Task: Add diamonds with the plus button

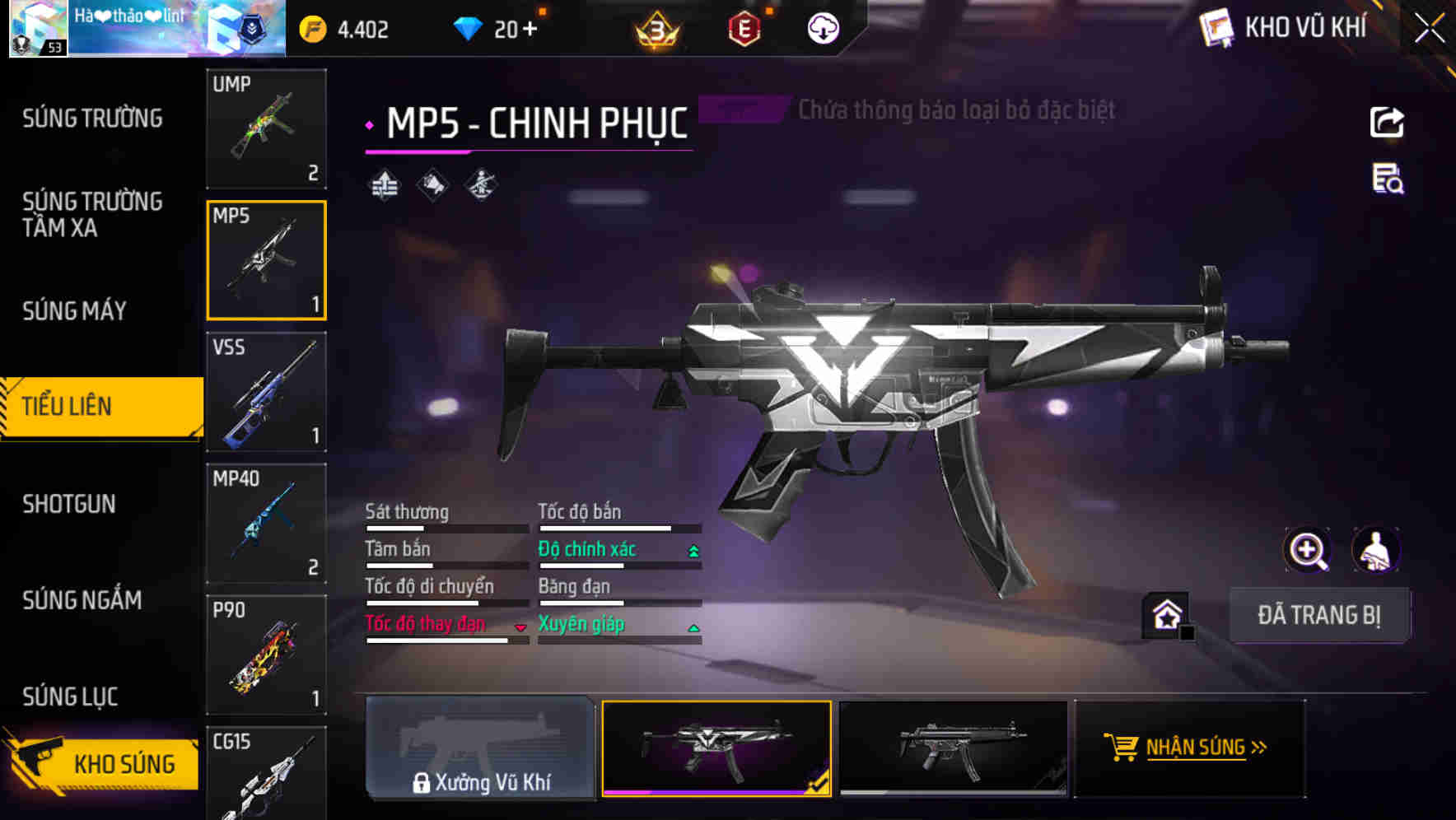Action: (529, 30)
